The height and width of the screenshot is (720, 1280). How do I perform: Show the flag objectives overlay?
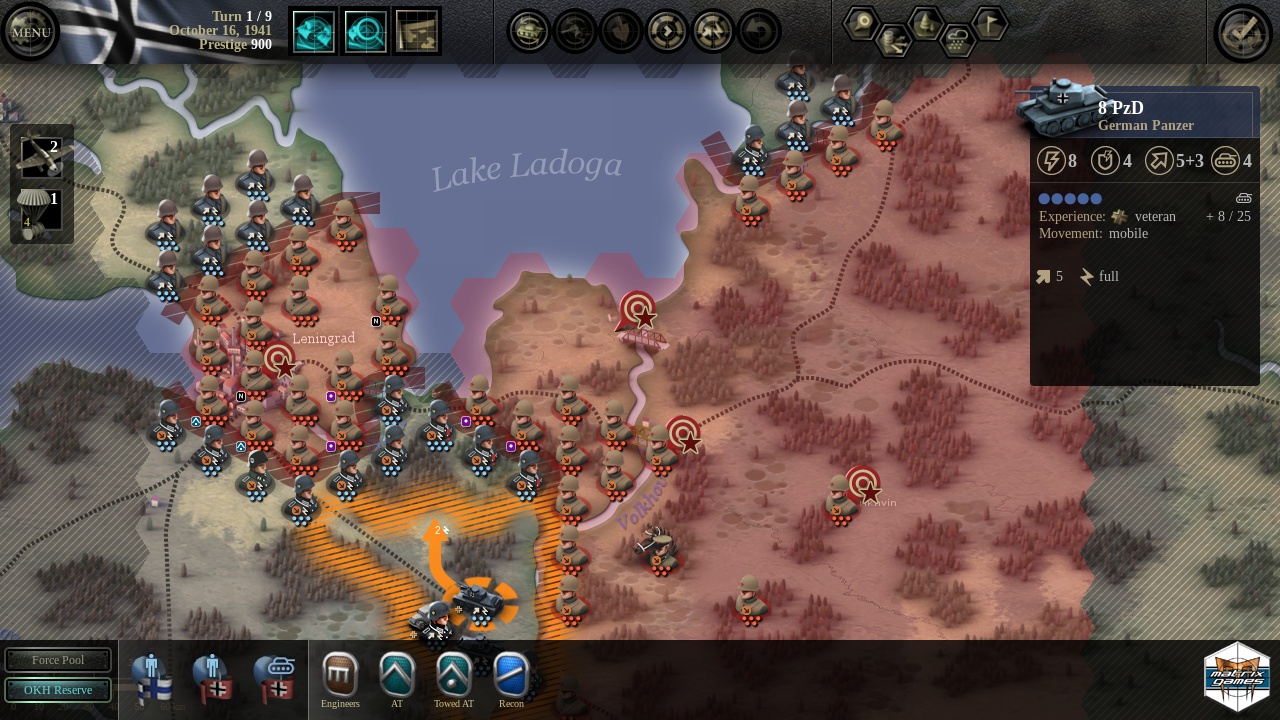pos(989,23)
